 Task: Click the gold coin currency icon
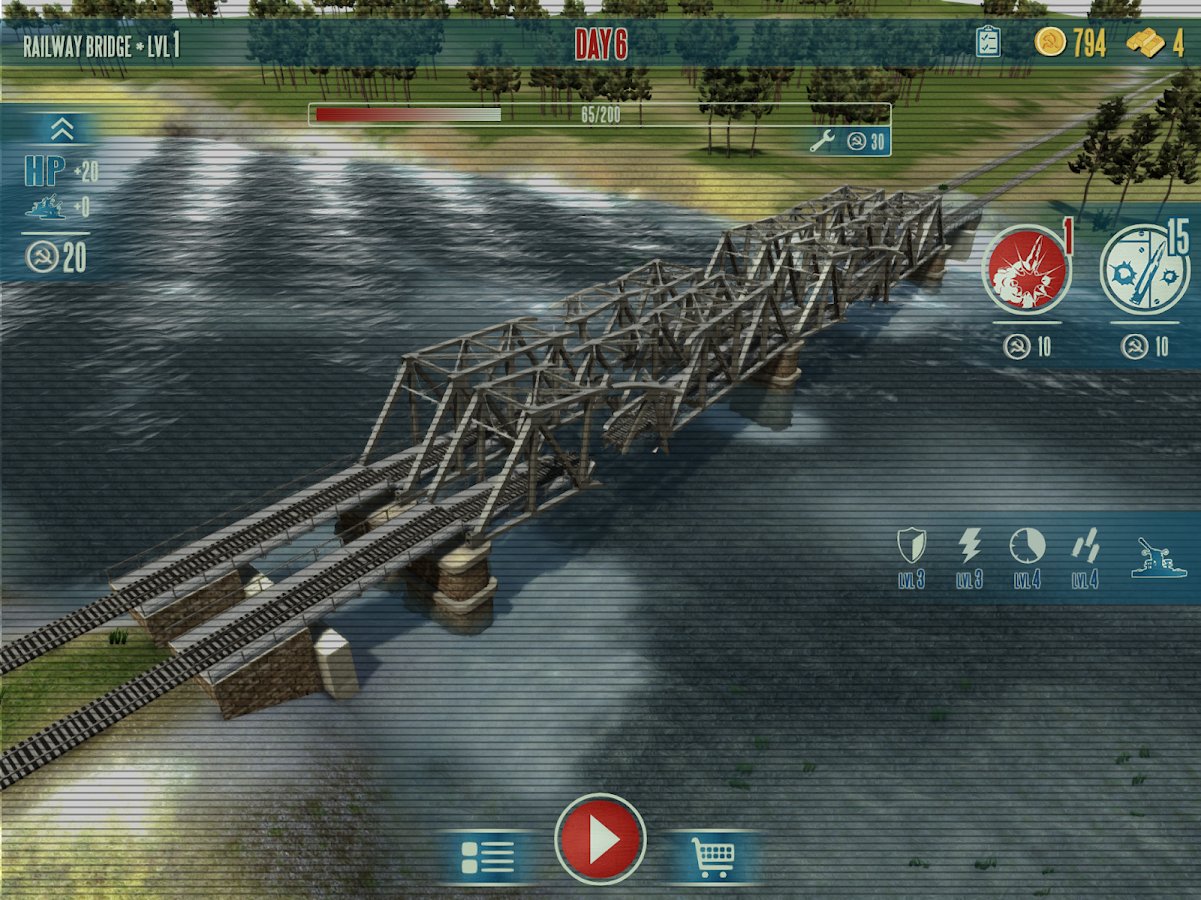tap(1050, 42)
